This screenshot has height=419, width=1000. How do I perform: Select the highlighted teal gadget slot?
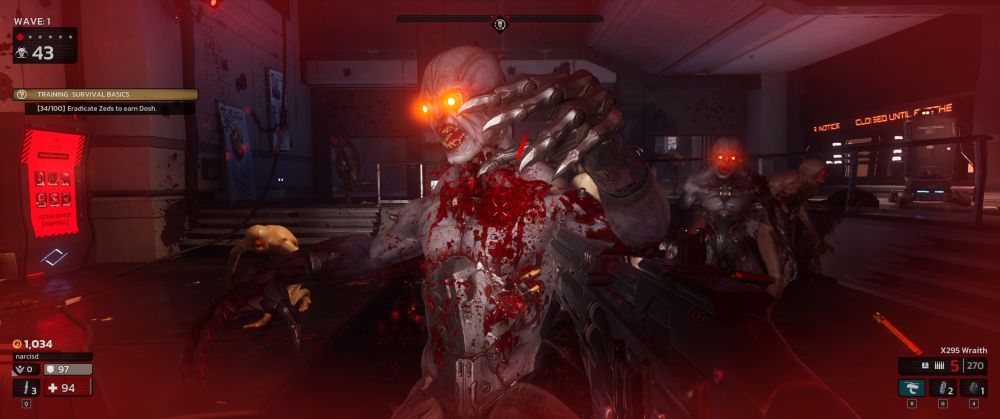(x=911, y=388)
